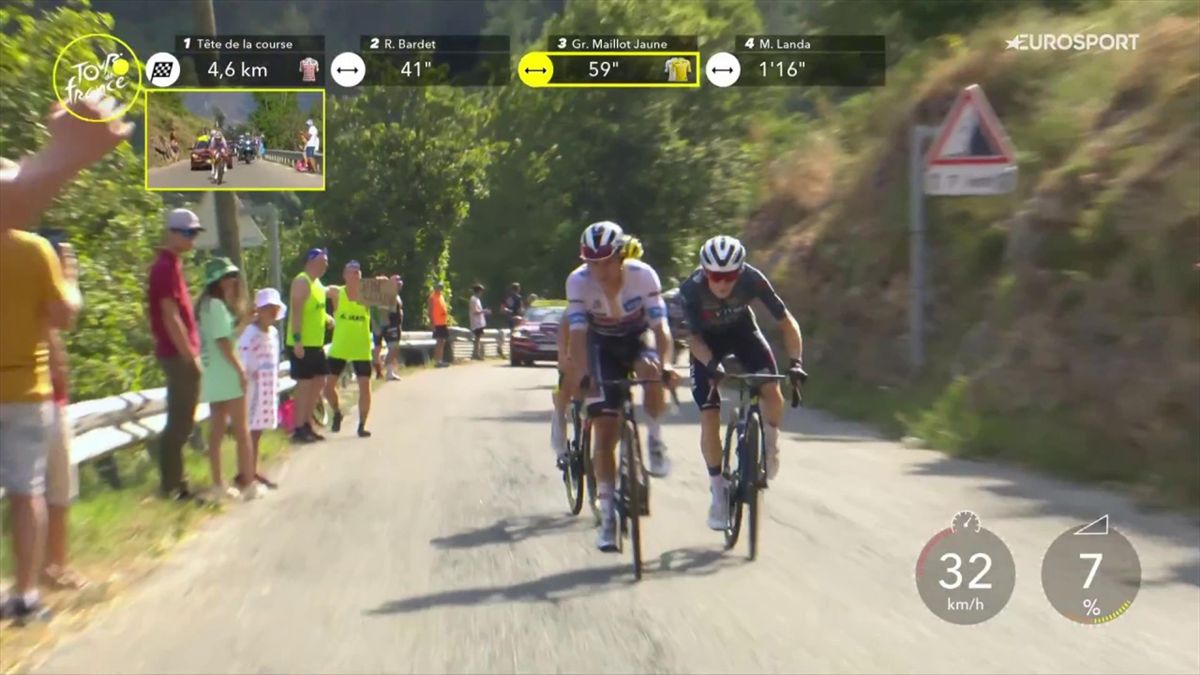Click the checkered flag finish icon
The image size is (1200, 675).
(x=163, y=69)
